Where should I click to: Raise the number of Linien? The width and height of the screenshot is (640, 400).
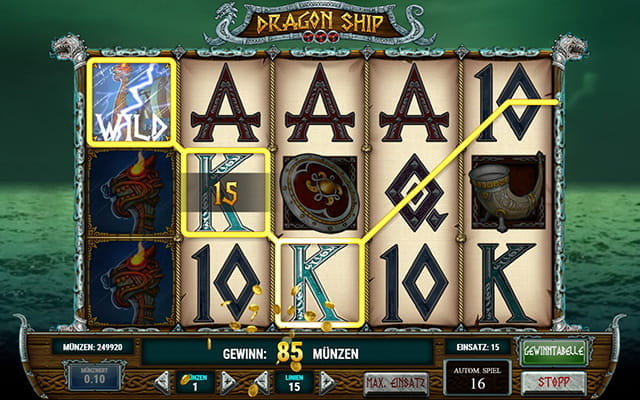coord(328,383)
